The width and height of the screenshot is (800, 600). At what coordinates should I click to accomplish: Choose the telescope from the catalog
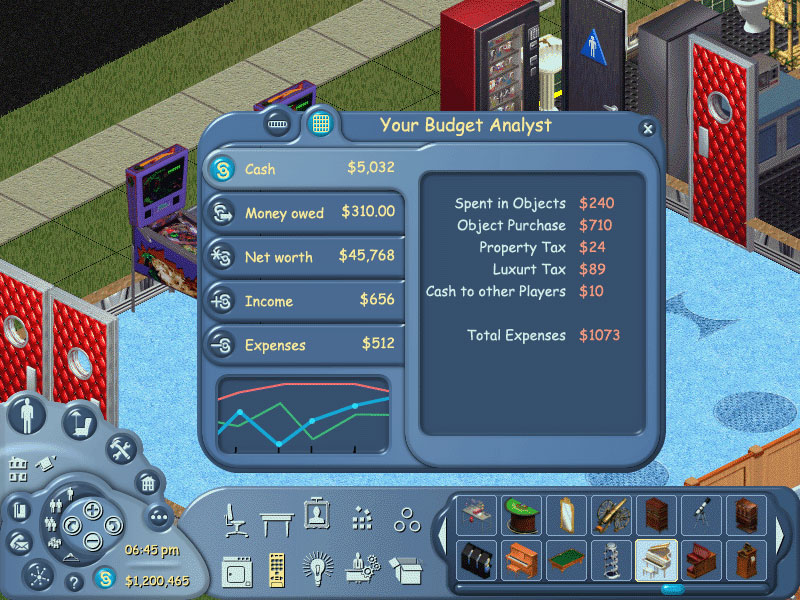pyautogui.click(x=700, y=515)
